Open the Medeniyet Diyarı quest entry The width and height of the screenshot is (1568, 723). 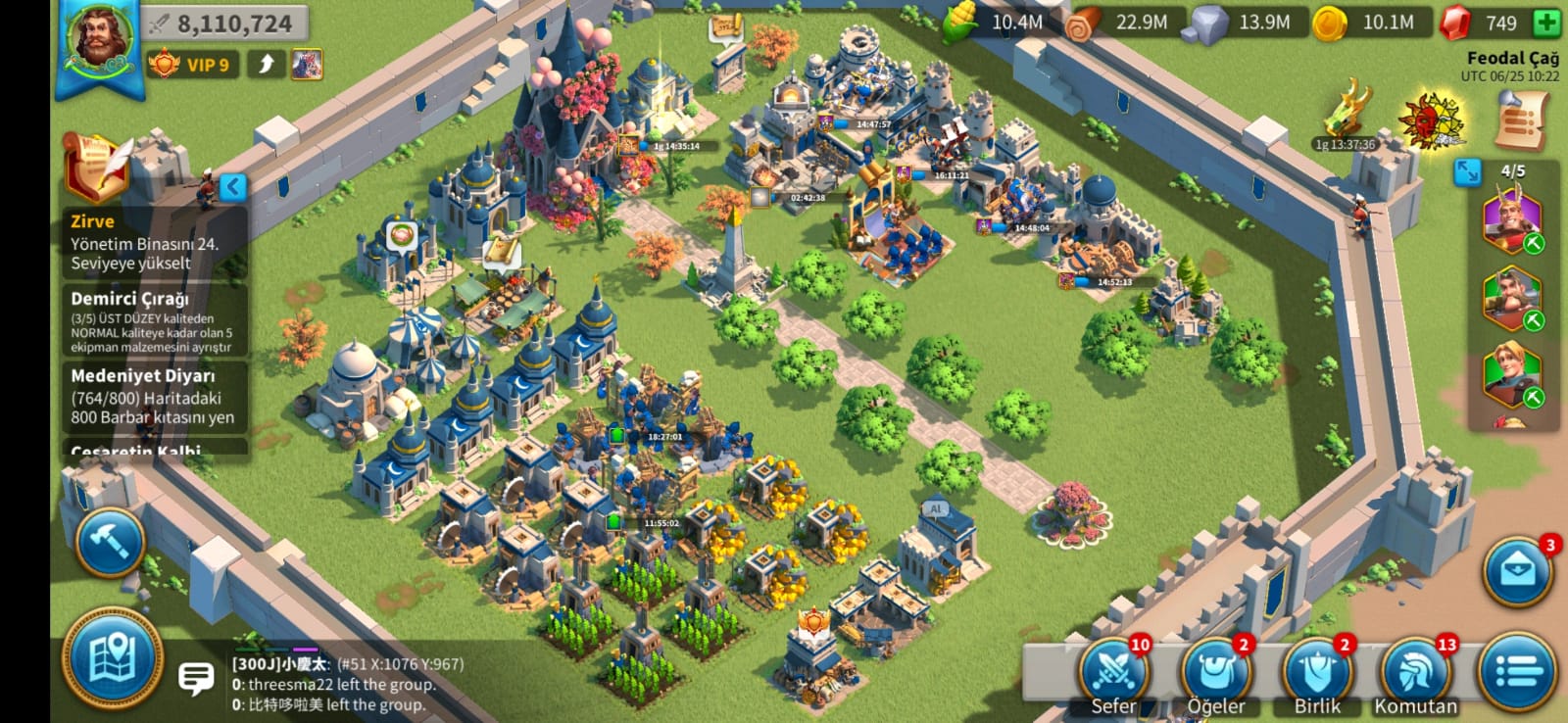(x=152, y=396)
